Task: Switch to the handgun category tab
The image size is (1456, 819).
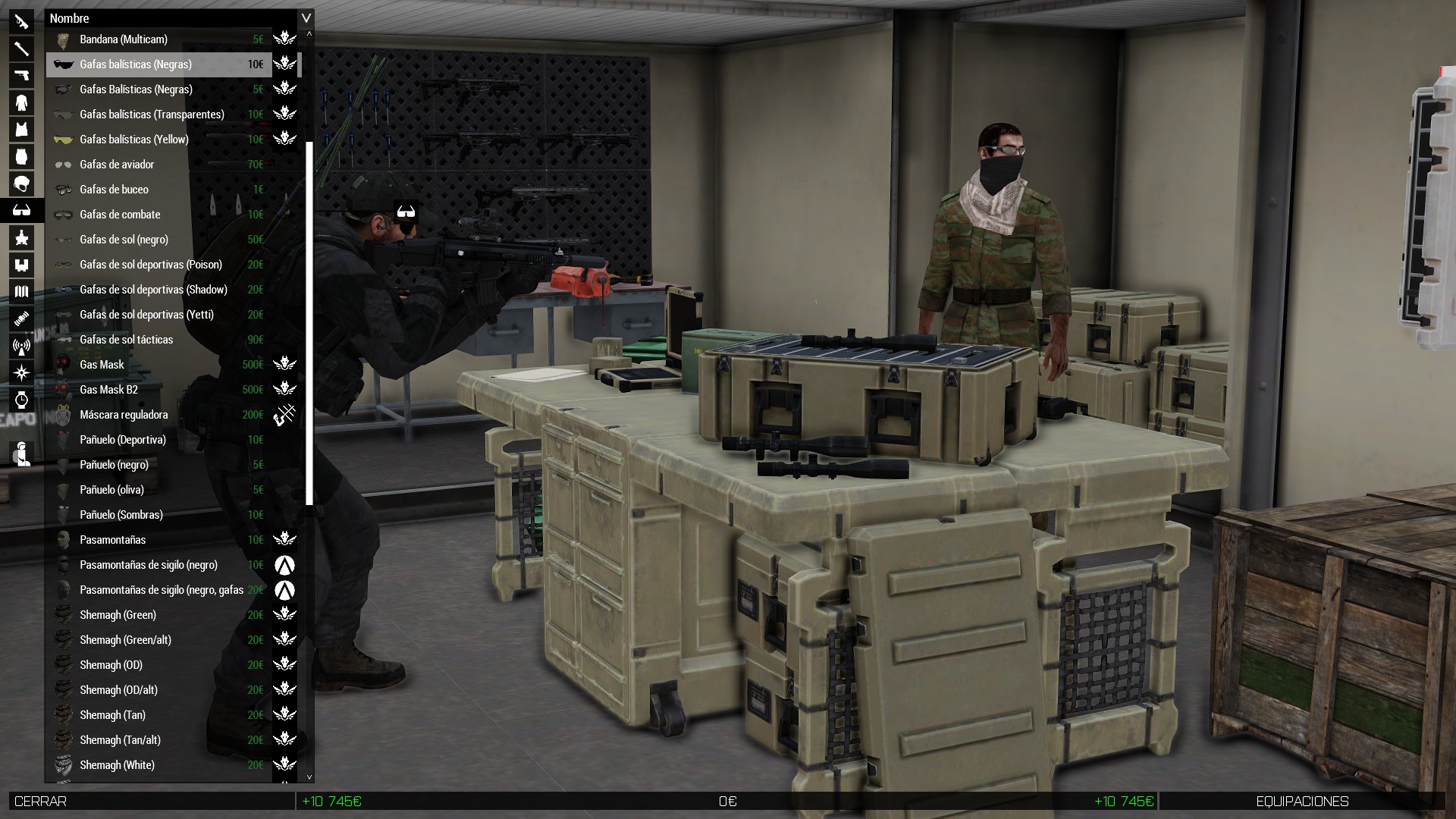Action: pyautogui.click(x=21, y=75)
